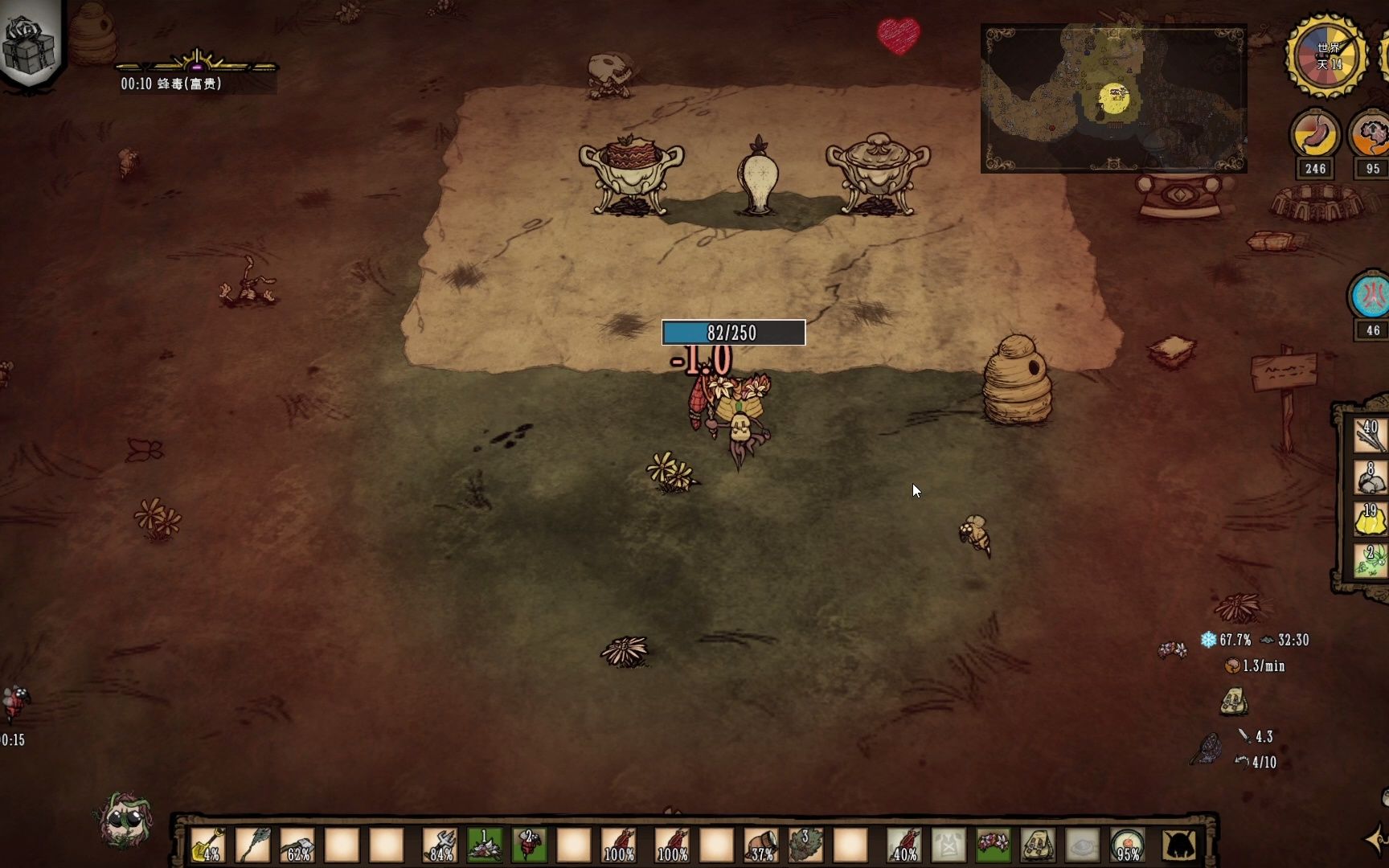Select the item slot at 95%
The image size is (1389, 868).
1127,845
